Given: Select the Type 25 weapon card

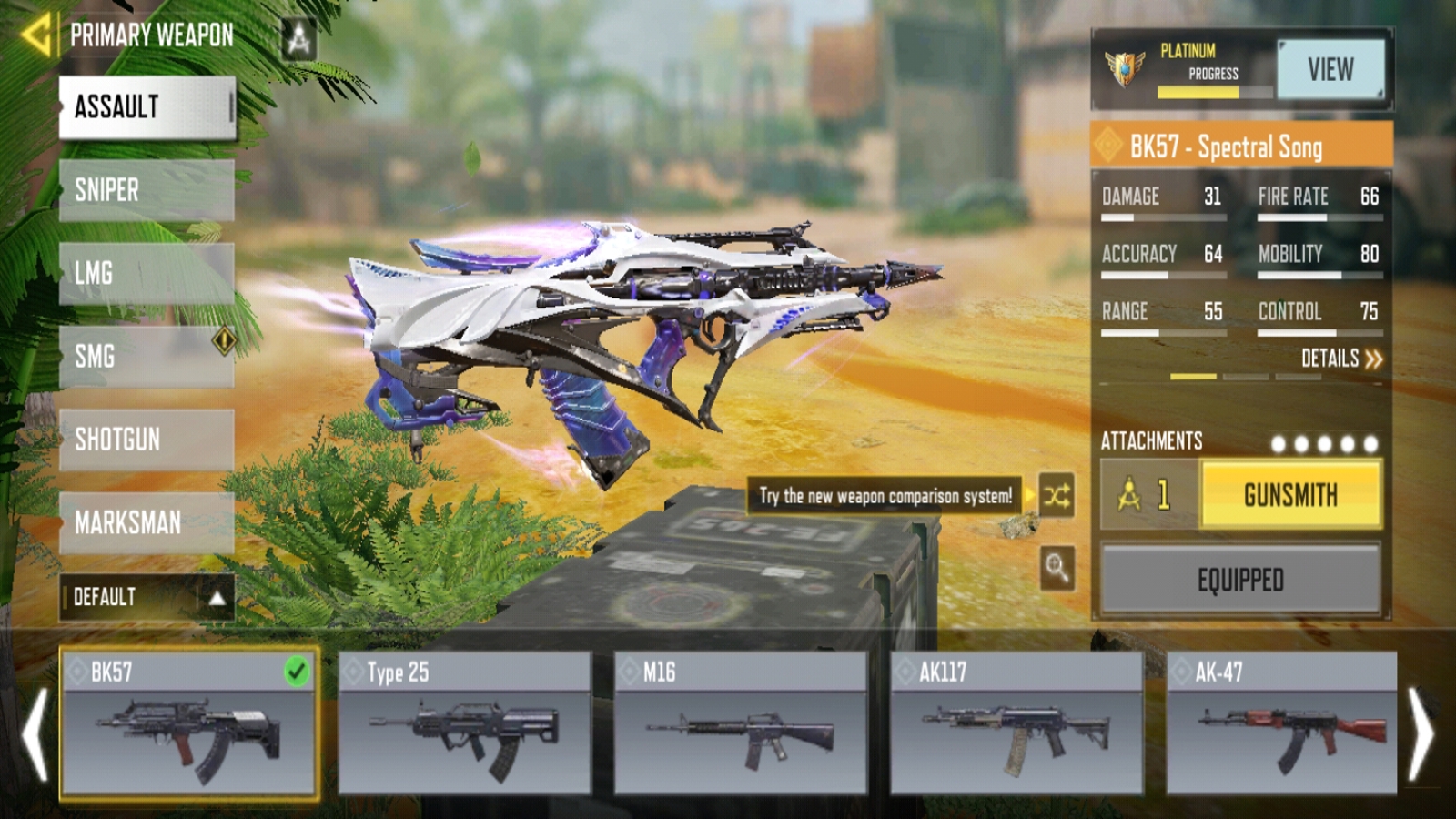Looking at the screenshot, I should (464, 723).
